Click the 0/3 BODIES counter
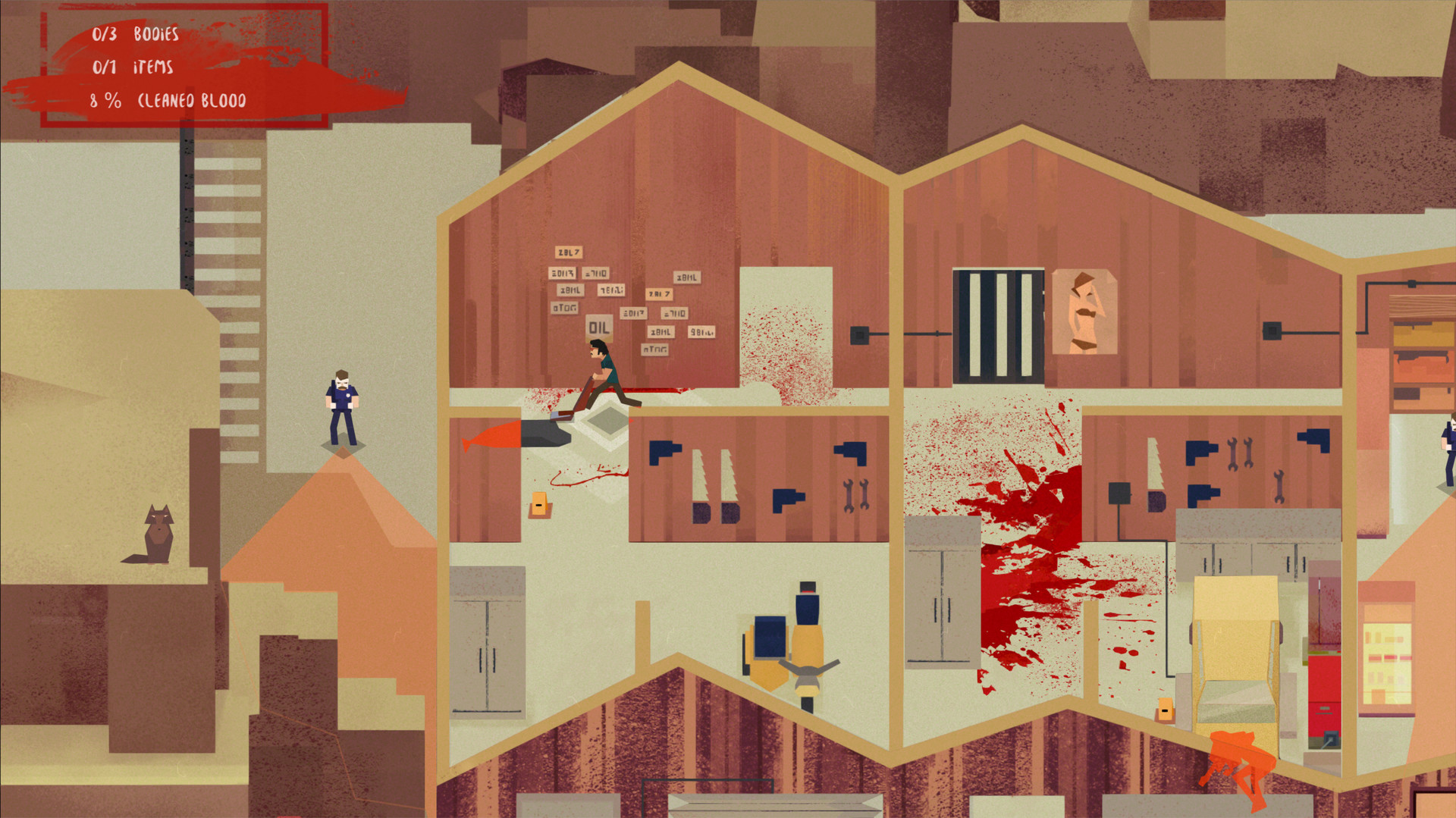Viewport: 1456px width, 818px height. point(135,33)
